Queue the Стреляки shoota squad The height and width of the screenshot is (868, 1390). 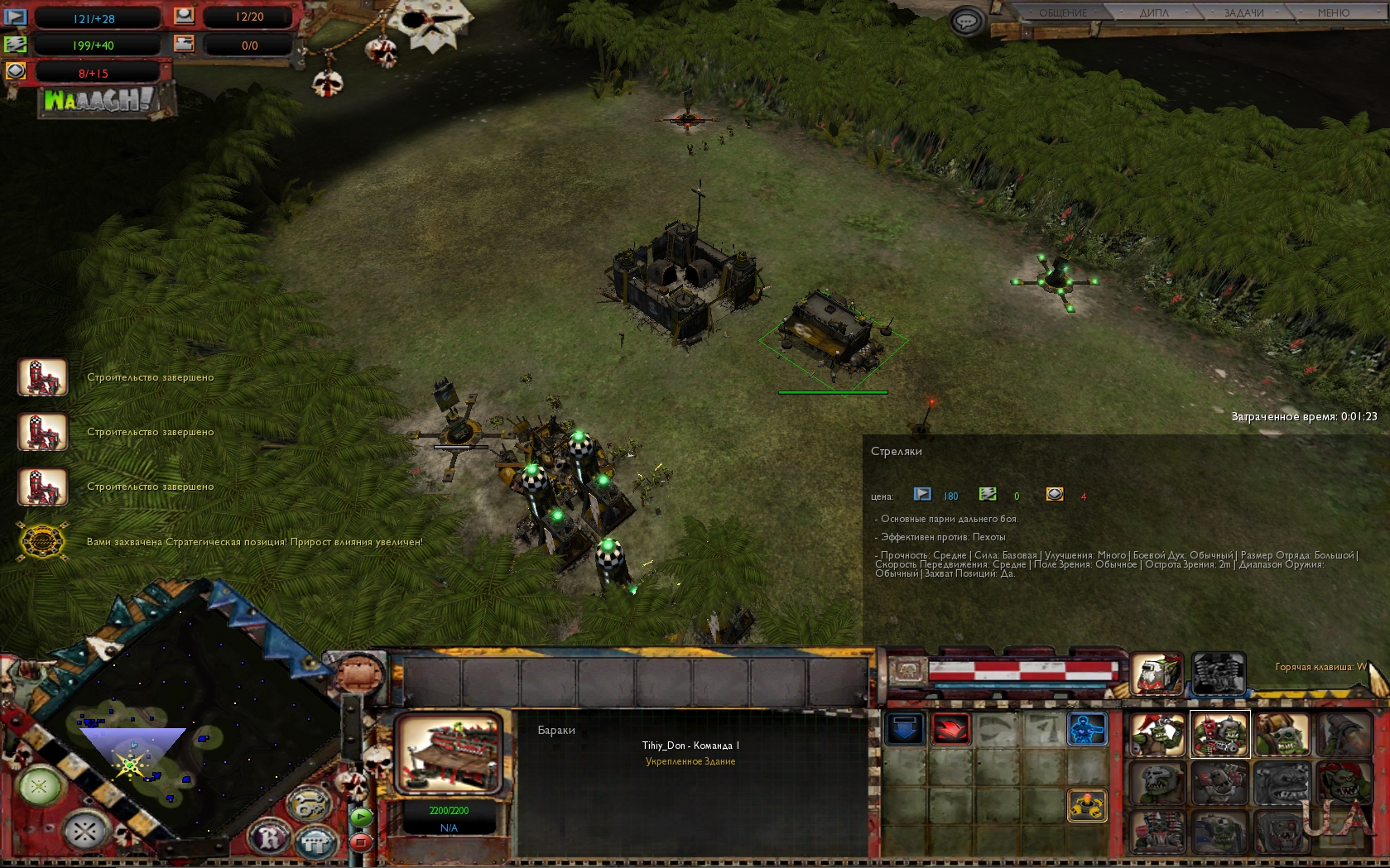[x=1219, y=734]
